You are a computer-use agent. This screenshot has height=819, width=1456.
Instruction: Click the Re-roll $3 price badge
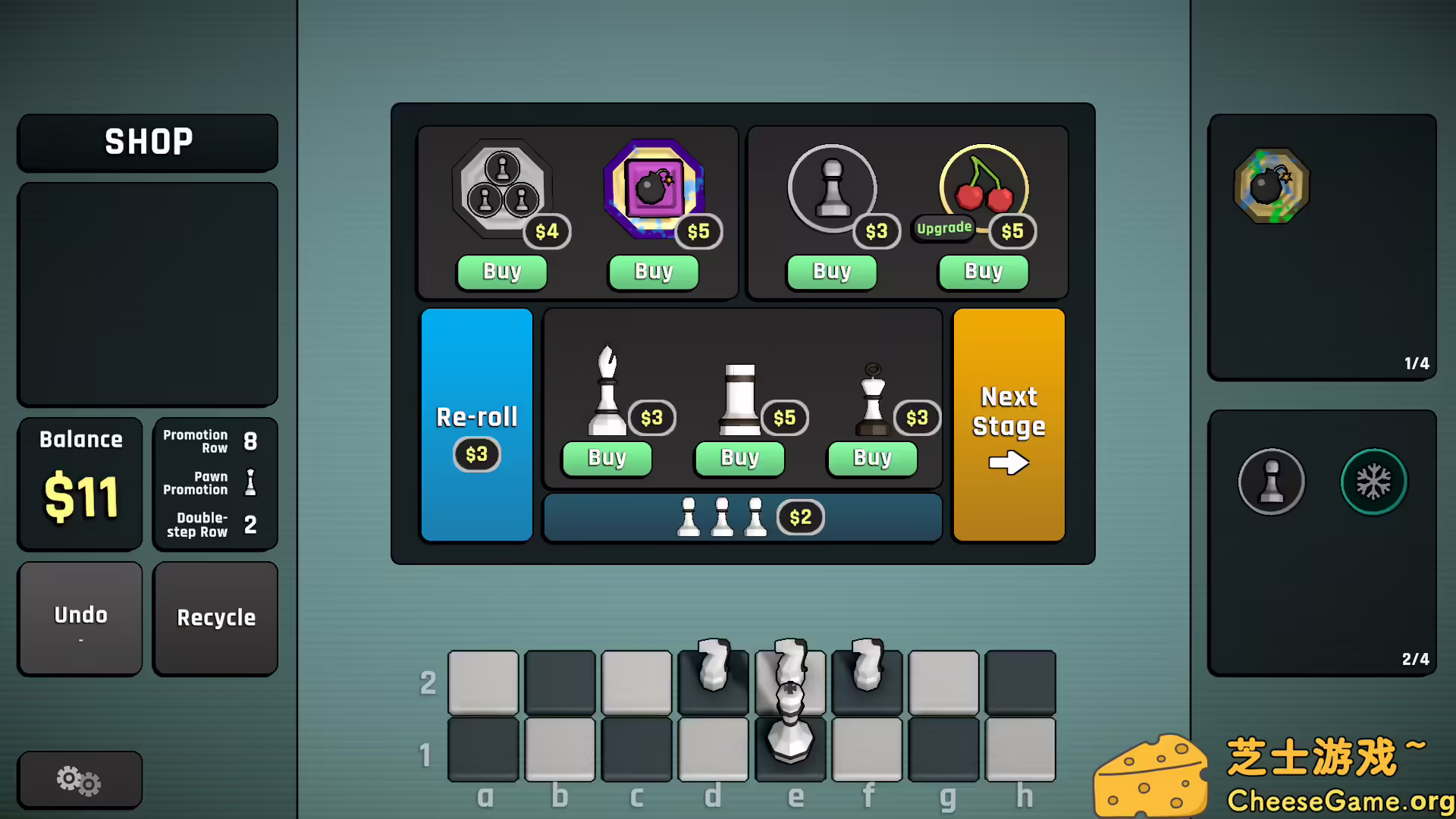(x=476, y=454)
